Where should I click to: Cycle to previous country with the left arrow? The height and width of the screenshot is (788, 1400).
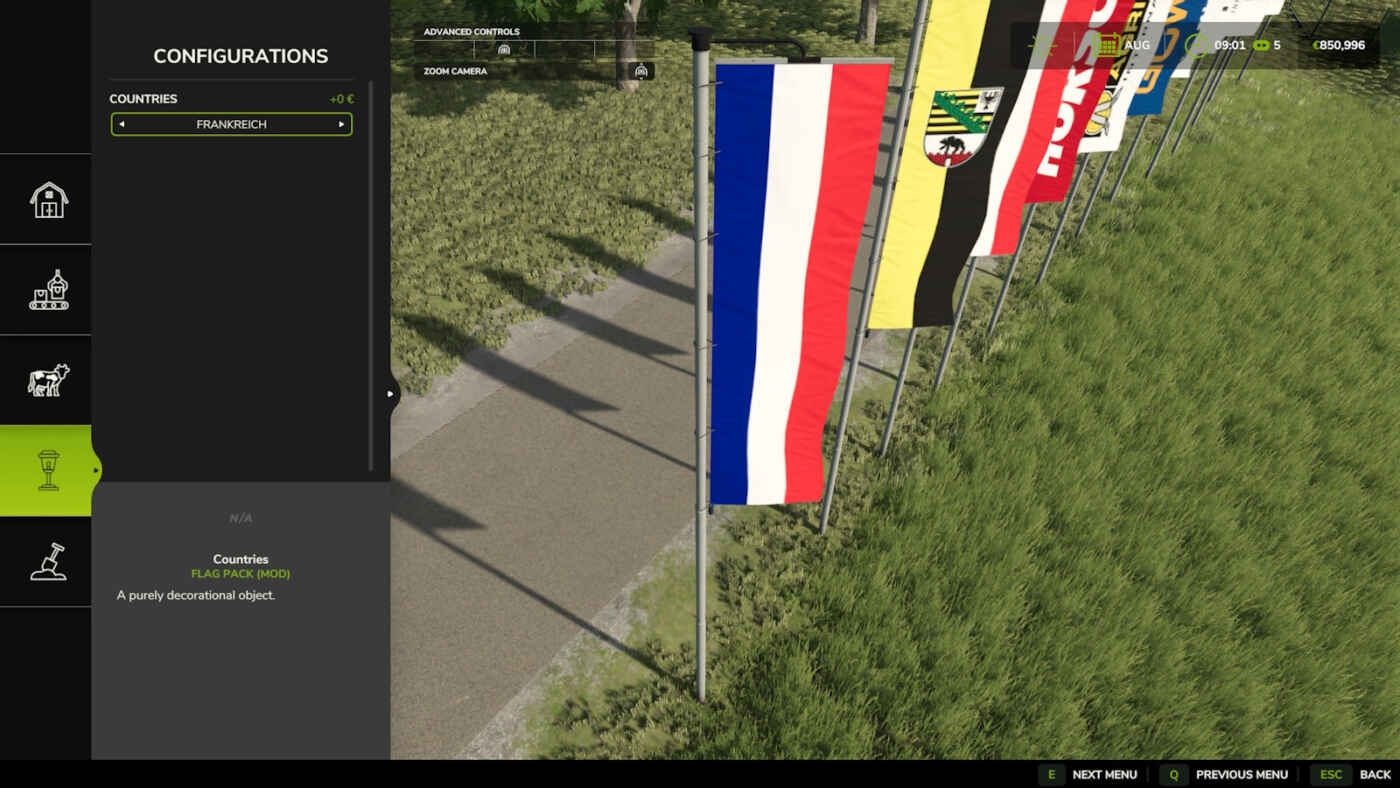point(121,124)
